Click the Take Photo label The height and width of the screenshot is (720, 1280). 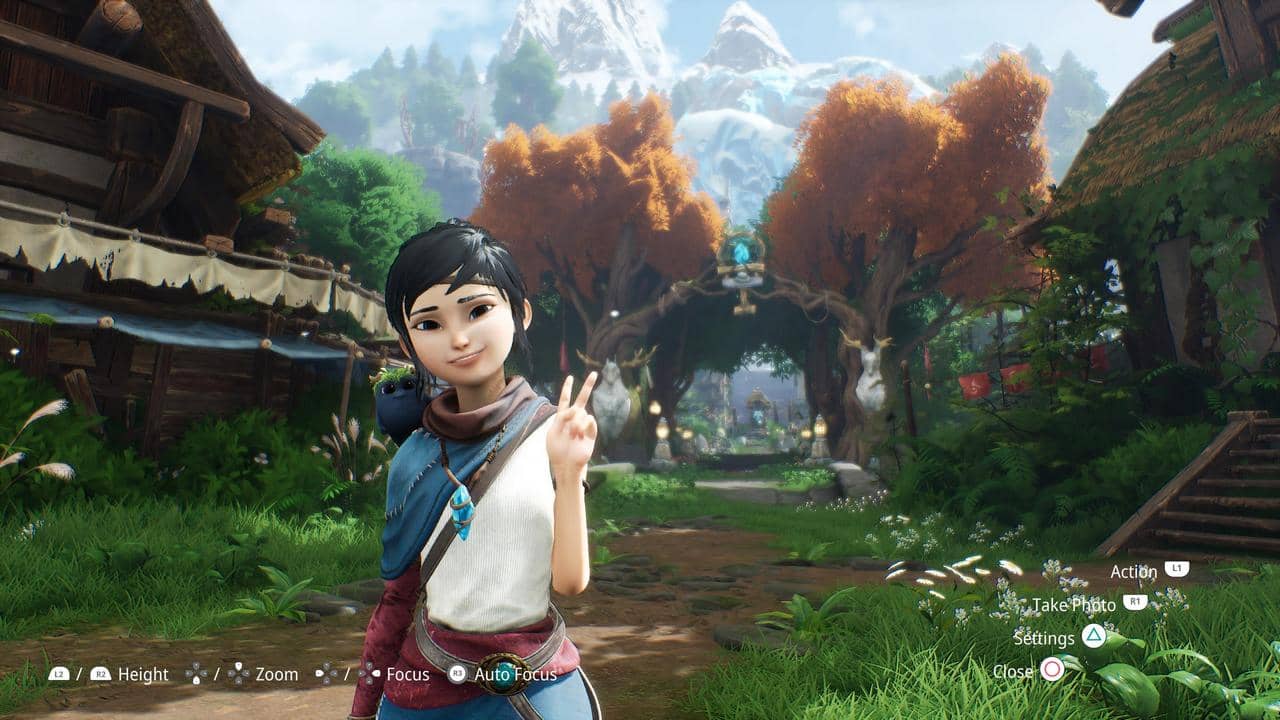tap(1075, 605)
